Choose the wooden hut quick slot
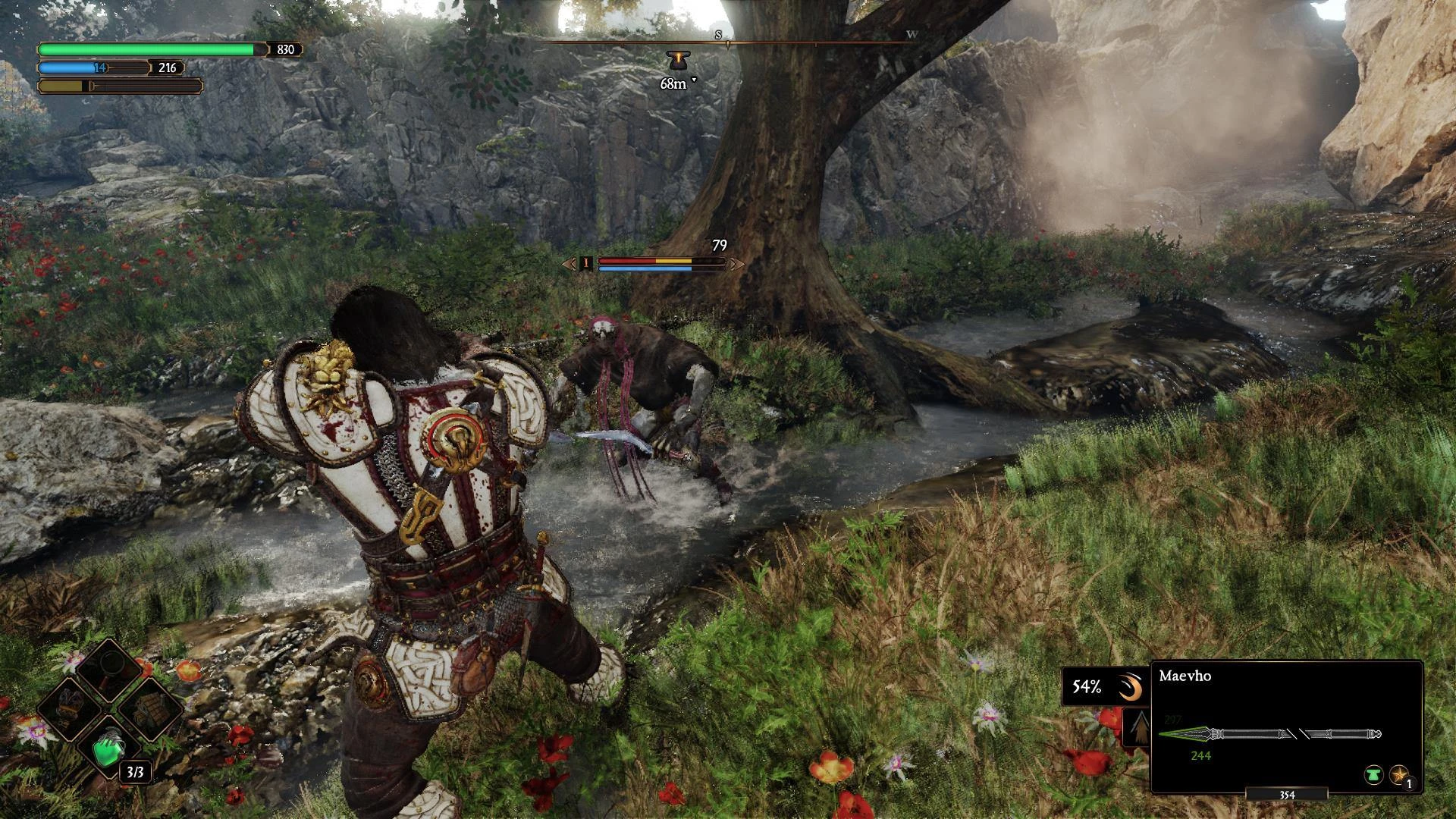This screenshot has width=1456, height=819. 149,709
